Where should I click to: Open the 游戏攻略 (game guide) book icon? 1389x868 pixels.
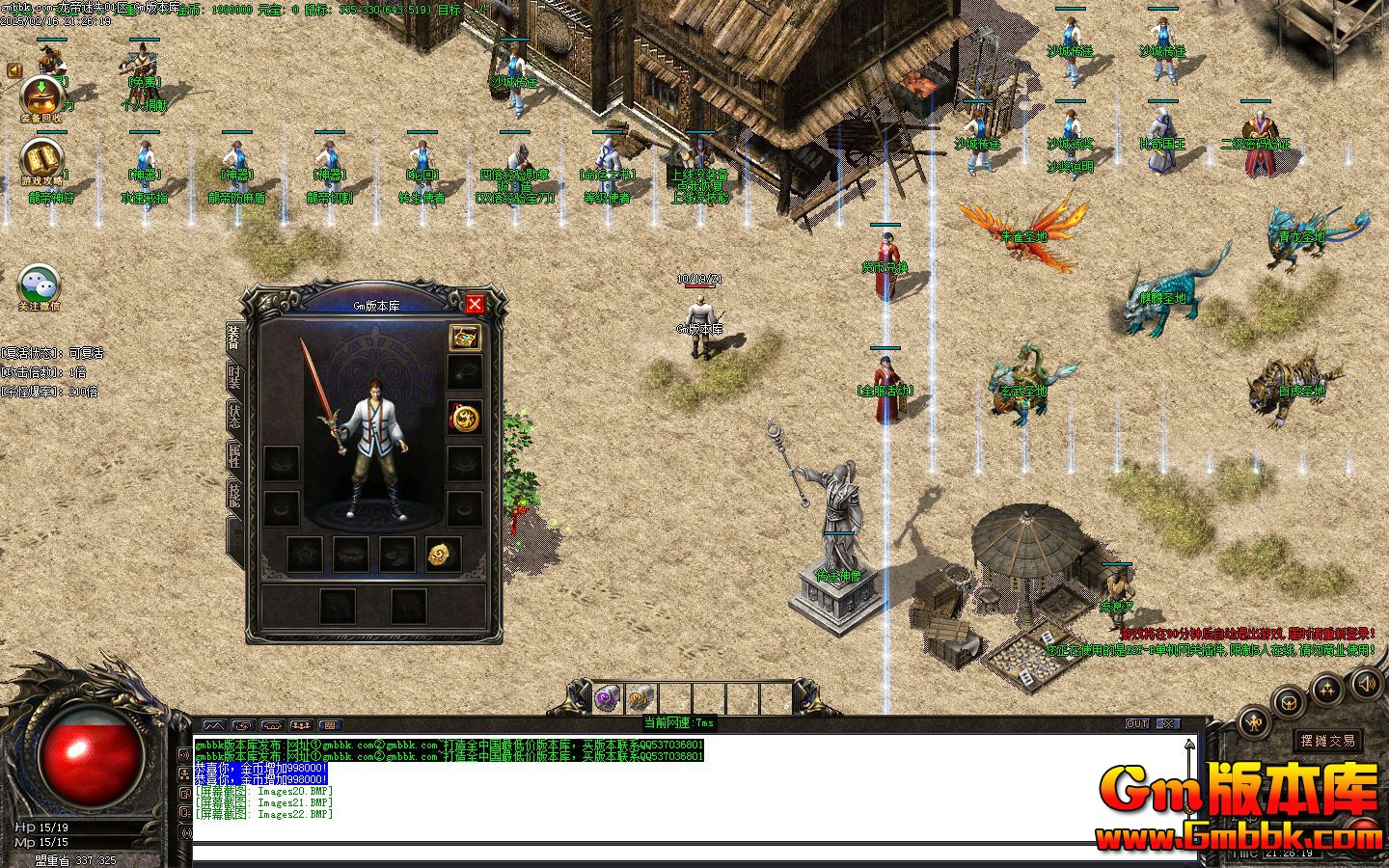(41, 160)
